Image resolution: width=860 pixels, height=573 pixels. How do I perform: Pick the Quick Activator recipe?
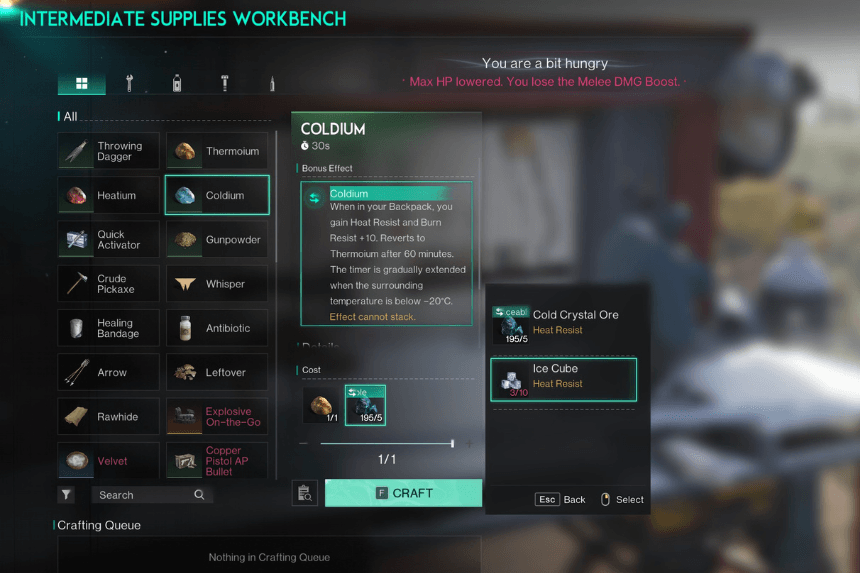point(108,240)
